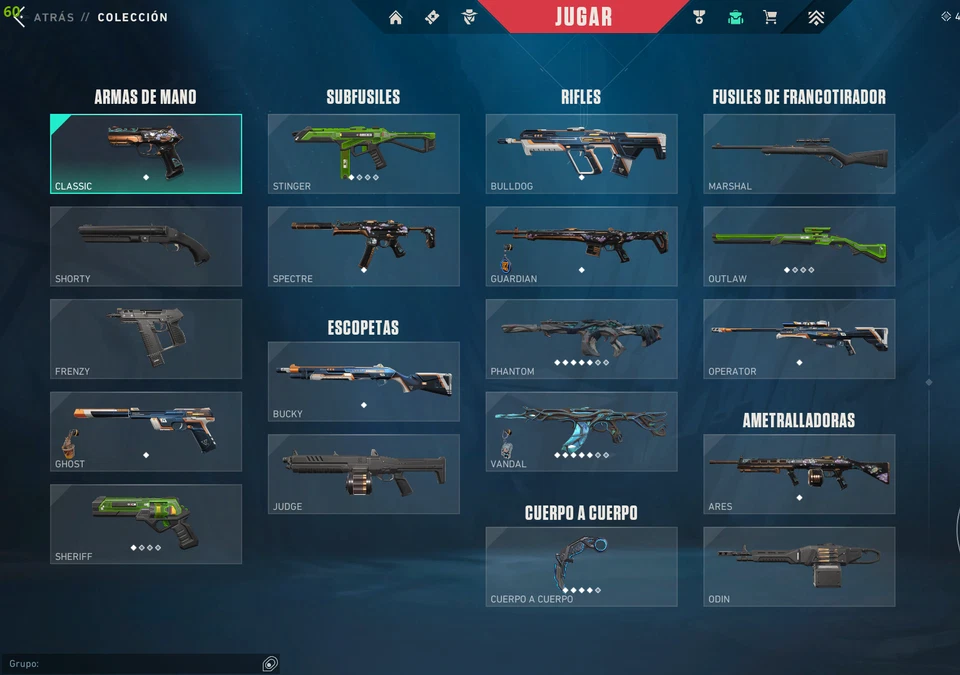Screen dimensions: 960x675
Task: Open the Stinger submachine gun tile
Action: [363, 153]
